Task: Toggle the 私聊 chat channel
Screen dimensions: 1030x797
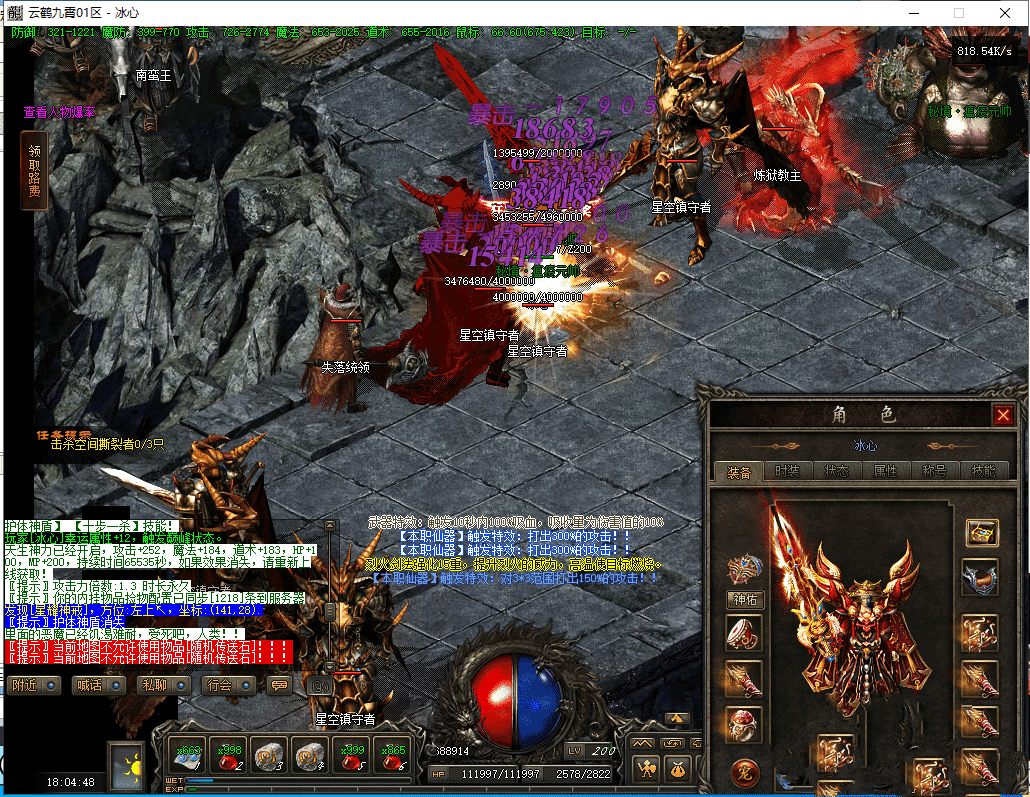Action: coord(162,685)
